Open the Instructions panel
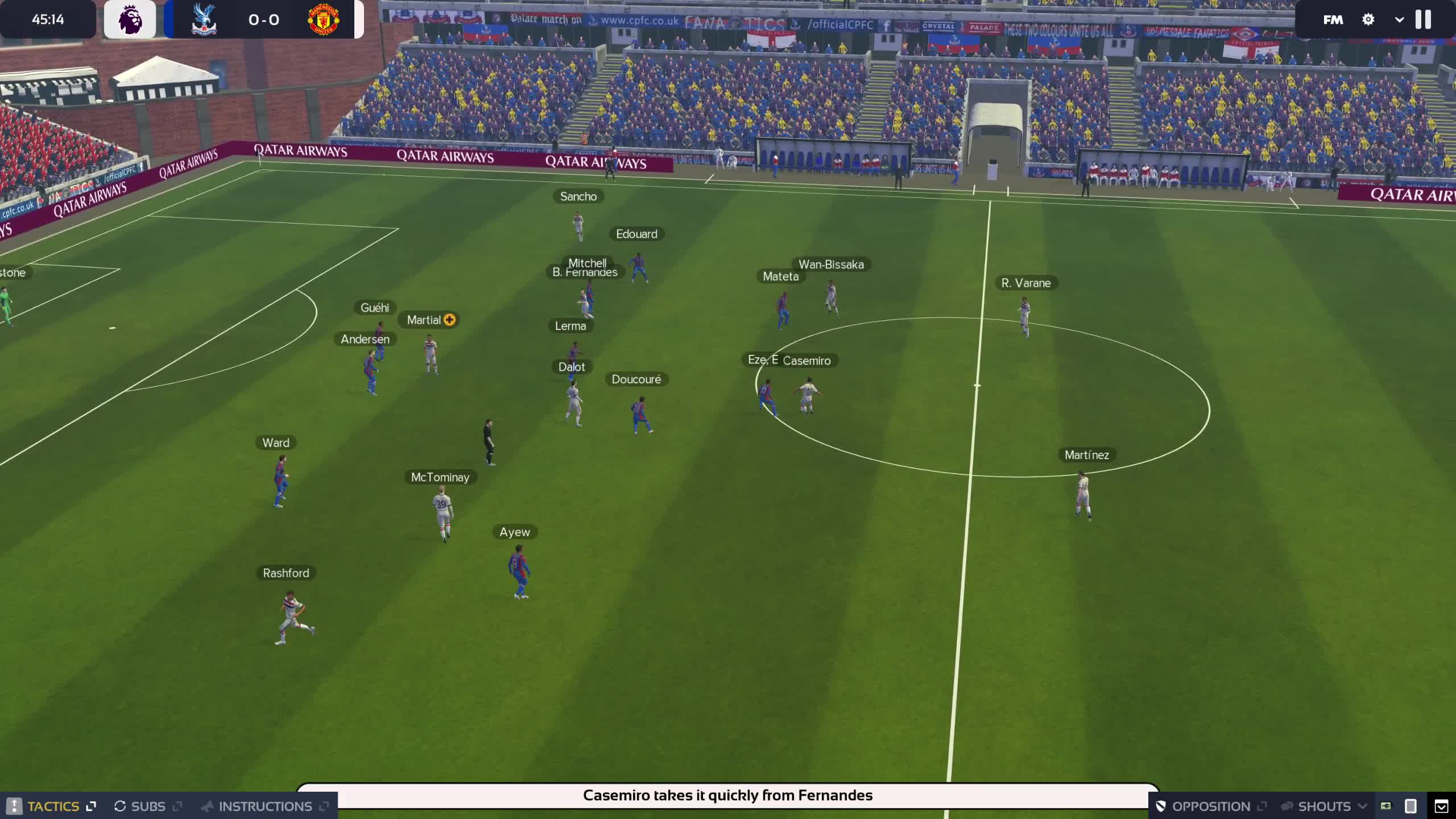 pos(264,806)
